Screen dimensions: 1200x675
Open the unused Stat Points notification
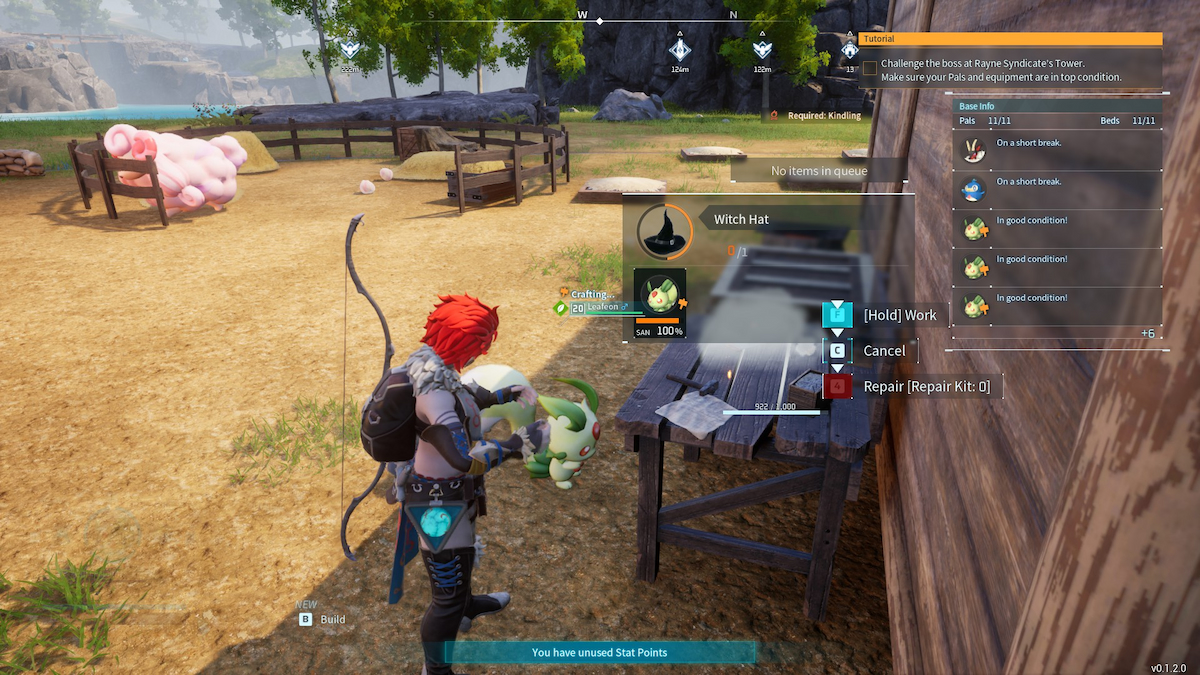599,652
